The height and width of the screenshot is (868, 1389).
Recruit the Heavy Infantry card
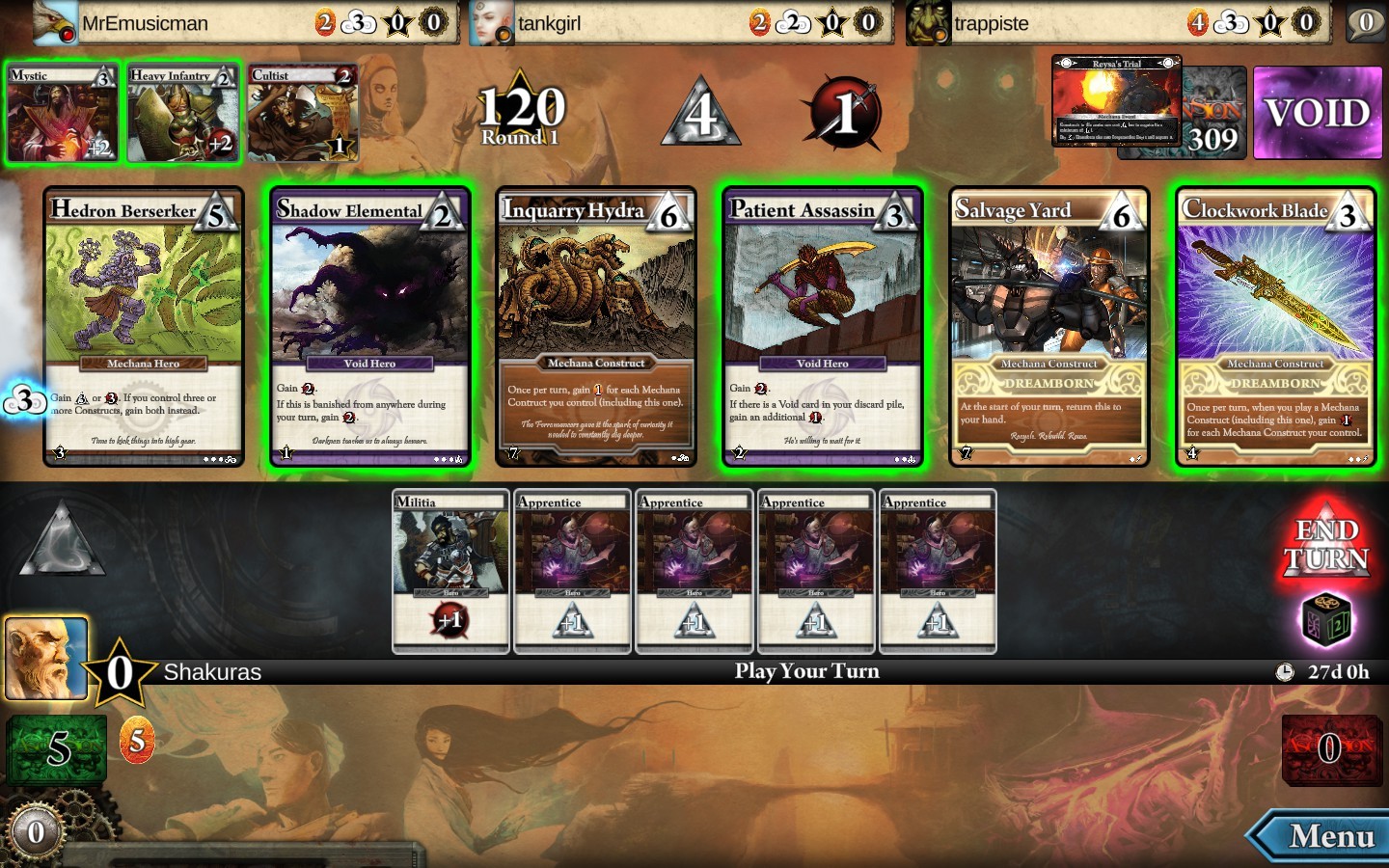(182, 113)
